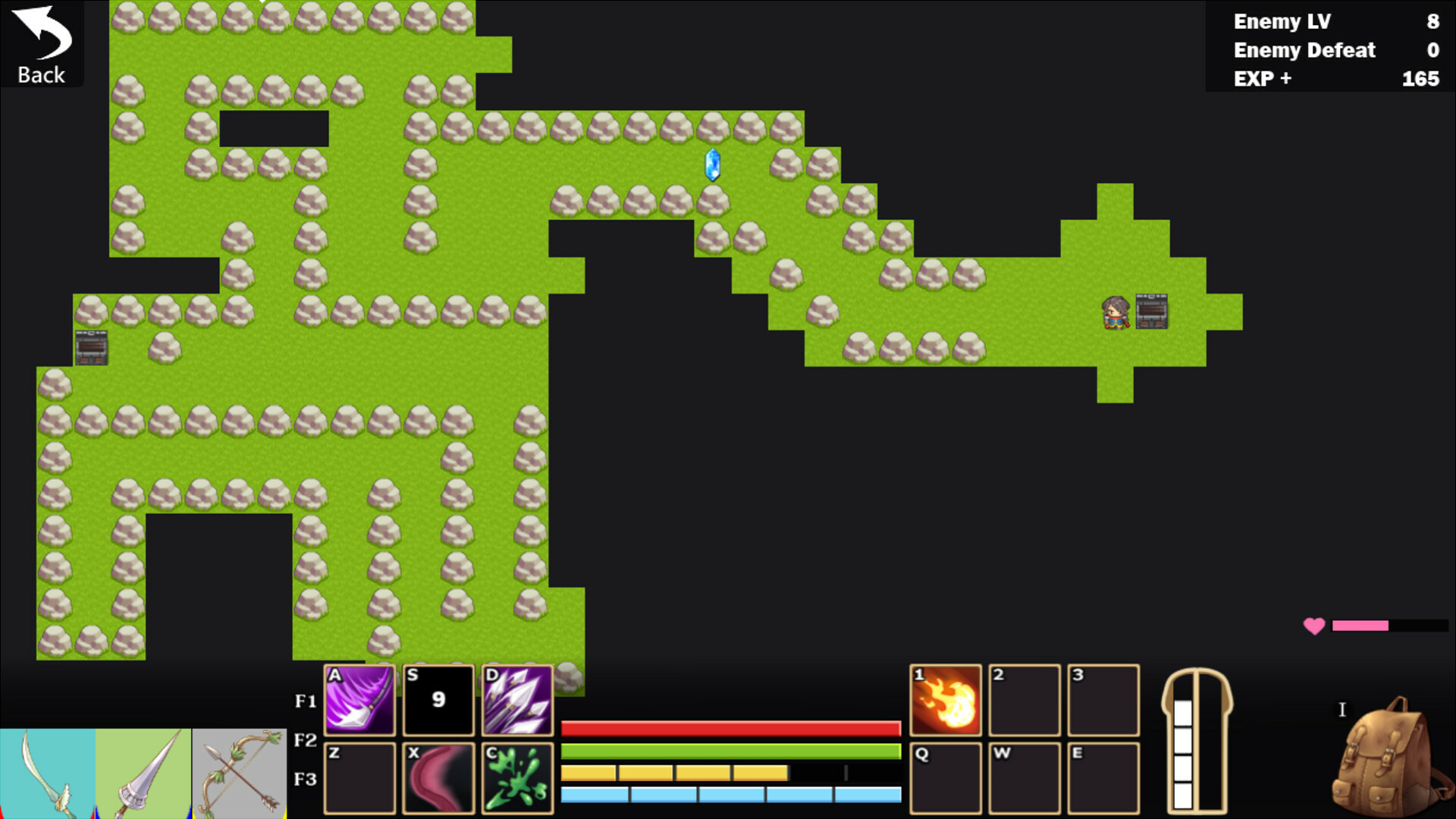1456x819 pixels.
Task: Switch to the F3 skill set
Action: click(305, 780)
